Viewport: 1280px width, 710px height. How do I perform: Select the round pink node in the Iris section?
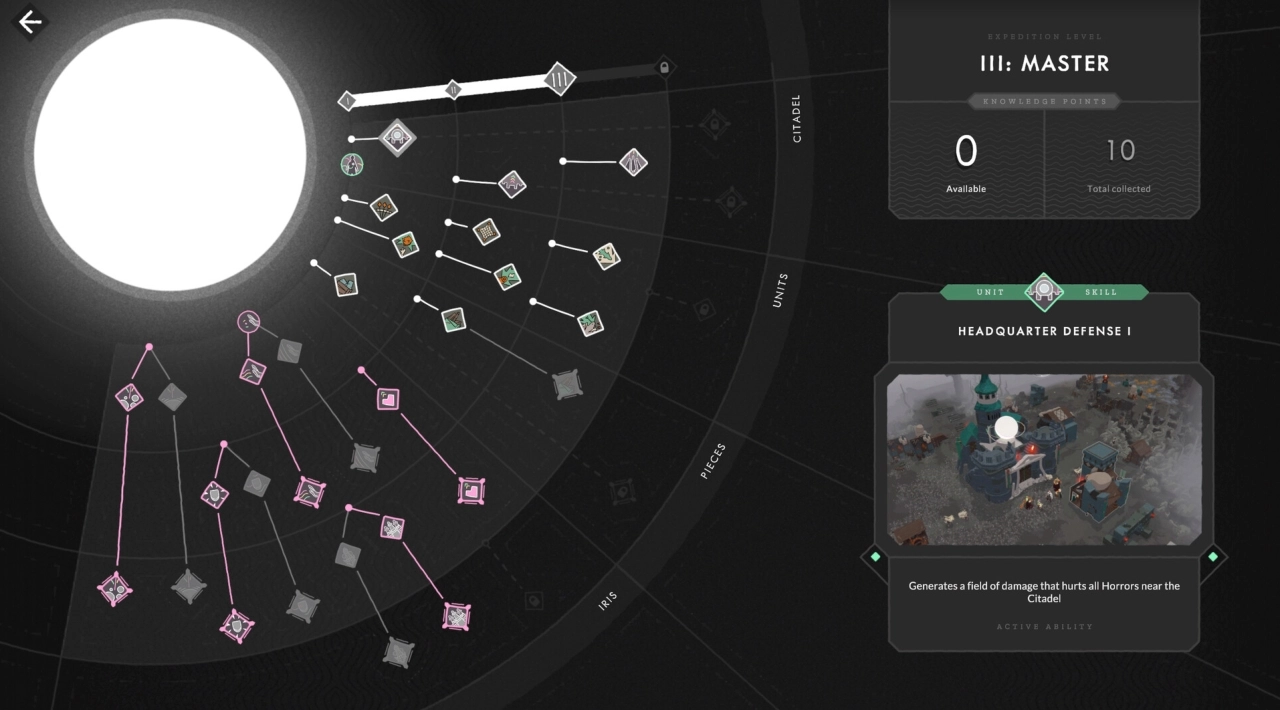tap(248, 322)
